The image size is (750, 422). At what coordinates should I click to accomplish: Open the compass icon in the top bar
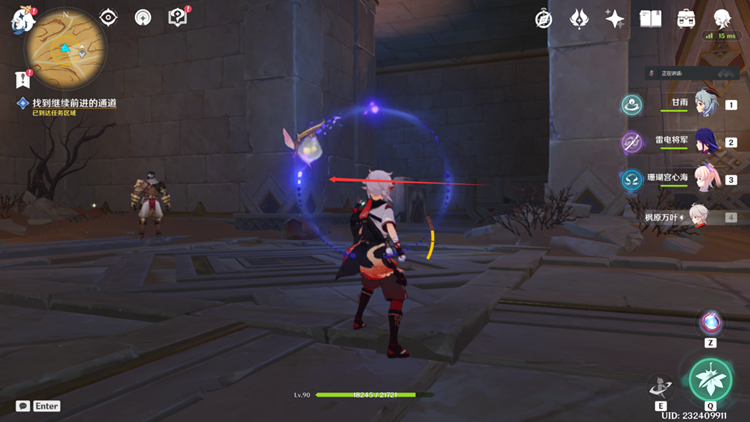(545, 19)
